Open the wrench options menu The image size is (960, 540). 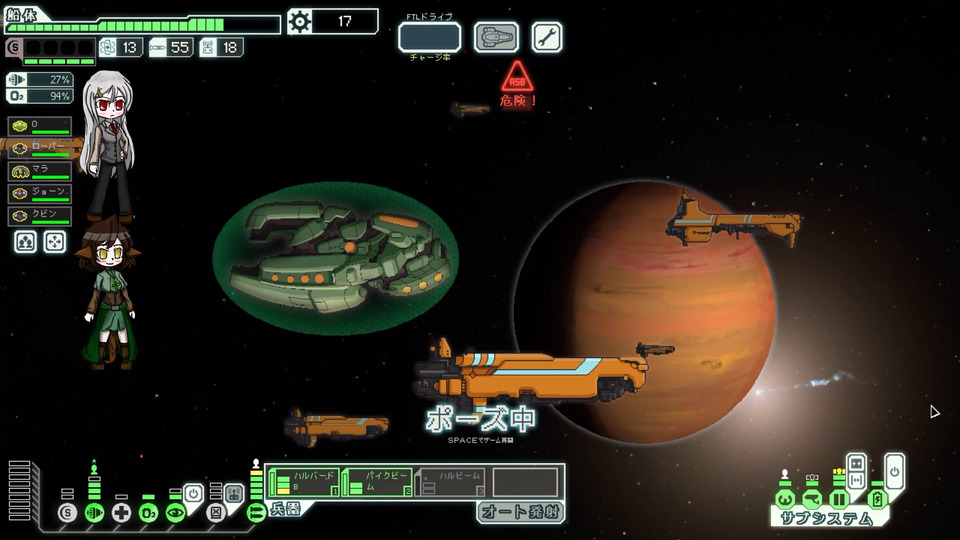point(546,37)
